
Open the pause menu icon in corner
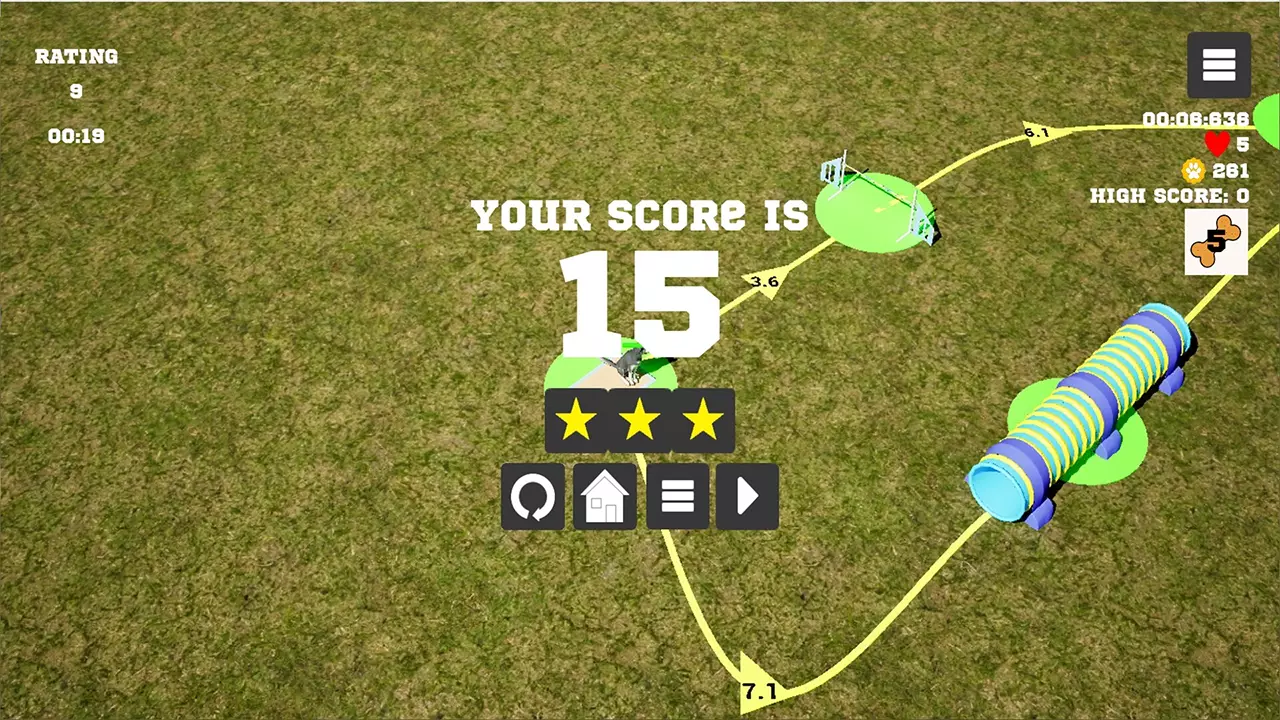pos(1219,64)
